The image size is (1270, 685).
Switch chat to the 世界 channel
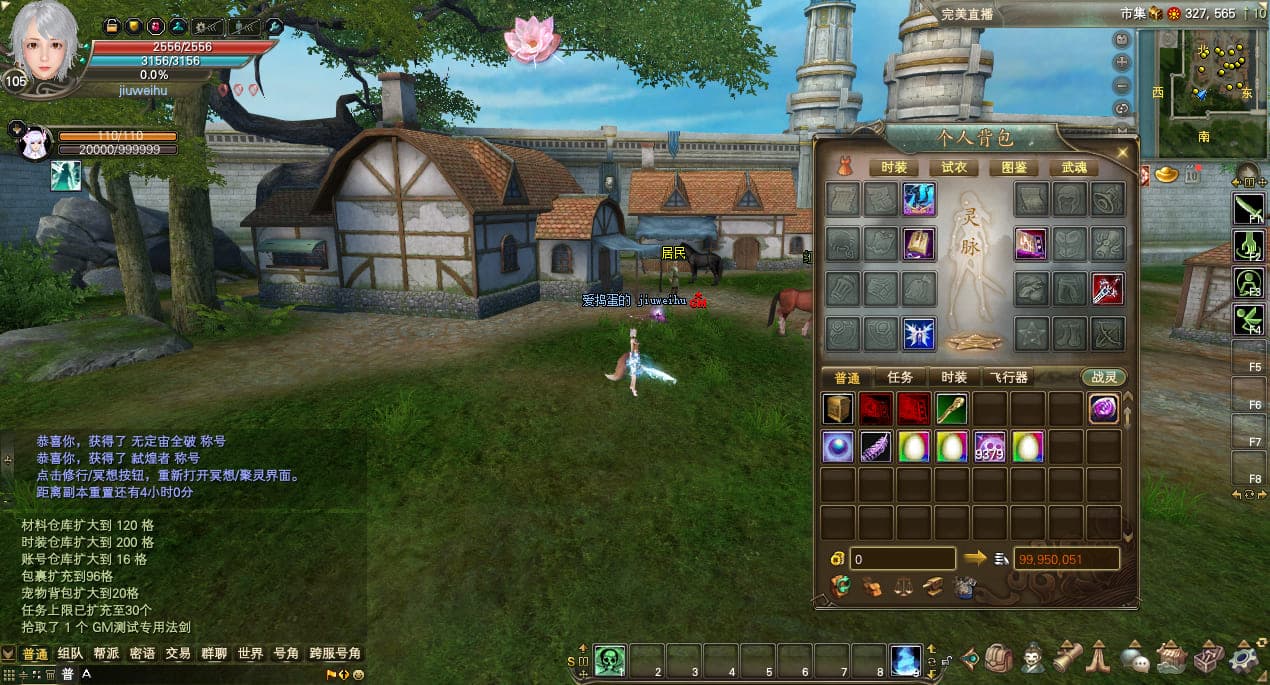[x=250, y=654]
